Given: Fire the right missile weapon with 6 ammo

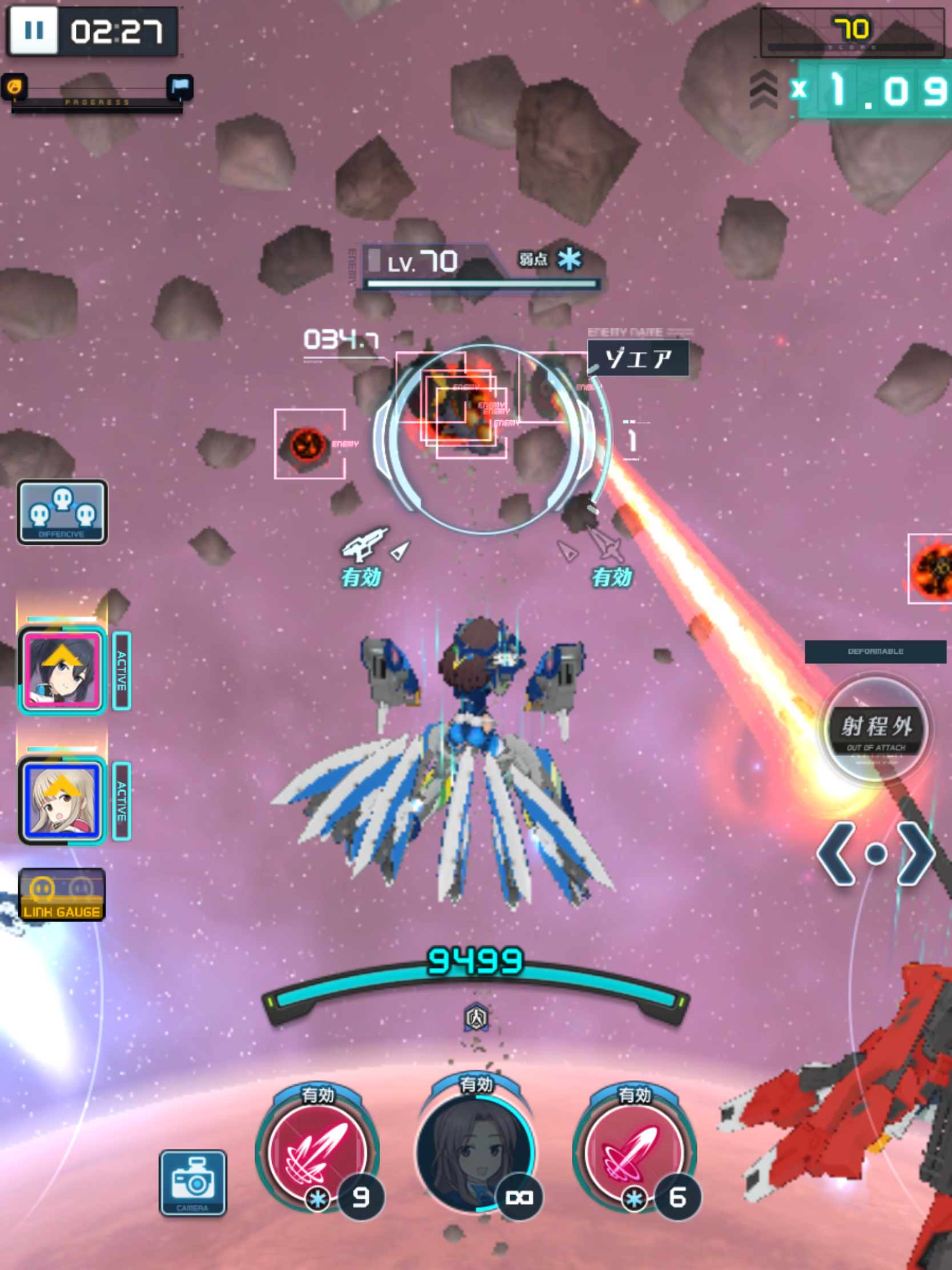Looking at the screenshot, I should pyautogui.click(x=635, y=1151).
